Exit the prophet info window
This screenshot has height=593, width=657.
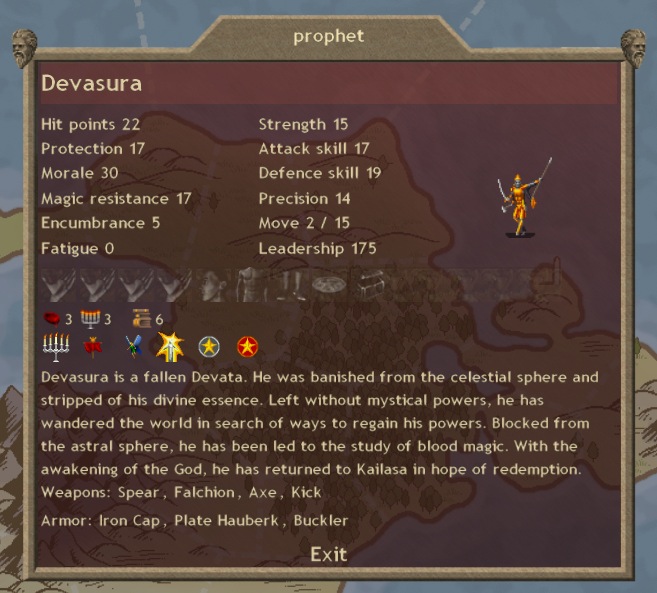(328, 554)
